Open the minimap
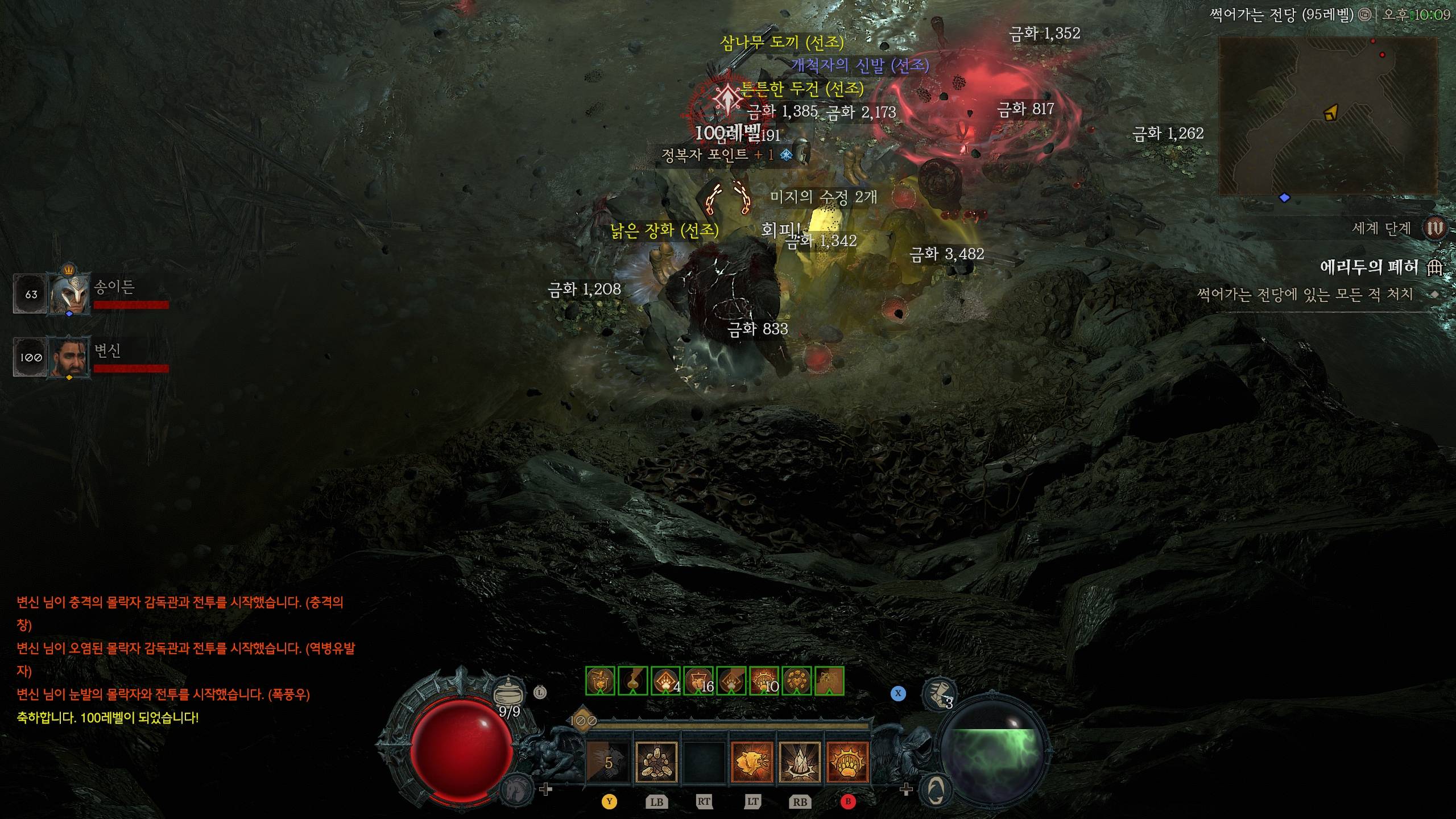 [x=1328, y=117]
